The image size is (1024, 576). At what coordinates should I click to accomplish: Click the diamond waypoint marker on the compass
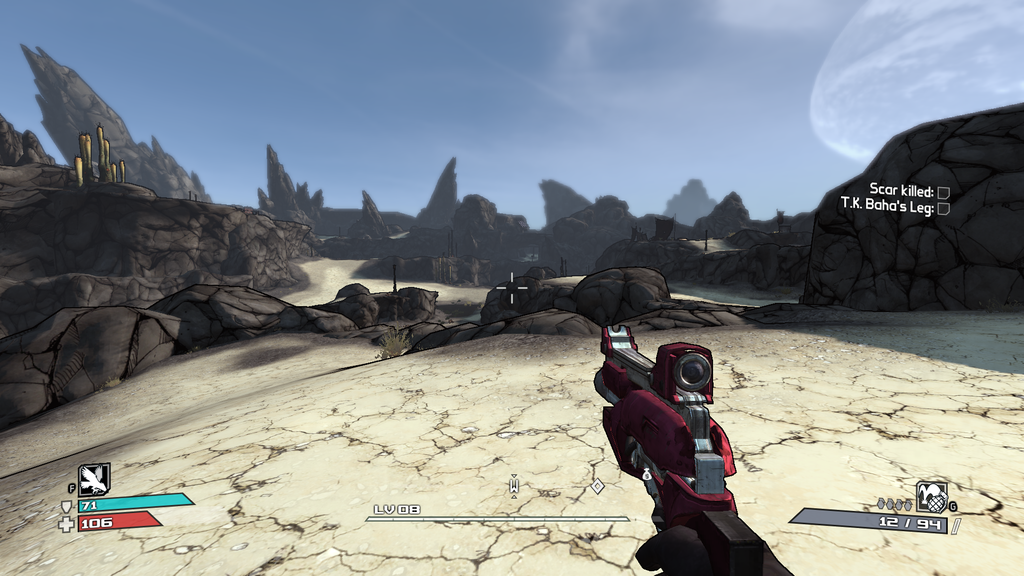point(597,486)
